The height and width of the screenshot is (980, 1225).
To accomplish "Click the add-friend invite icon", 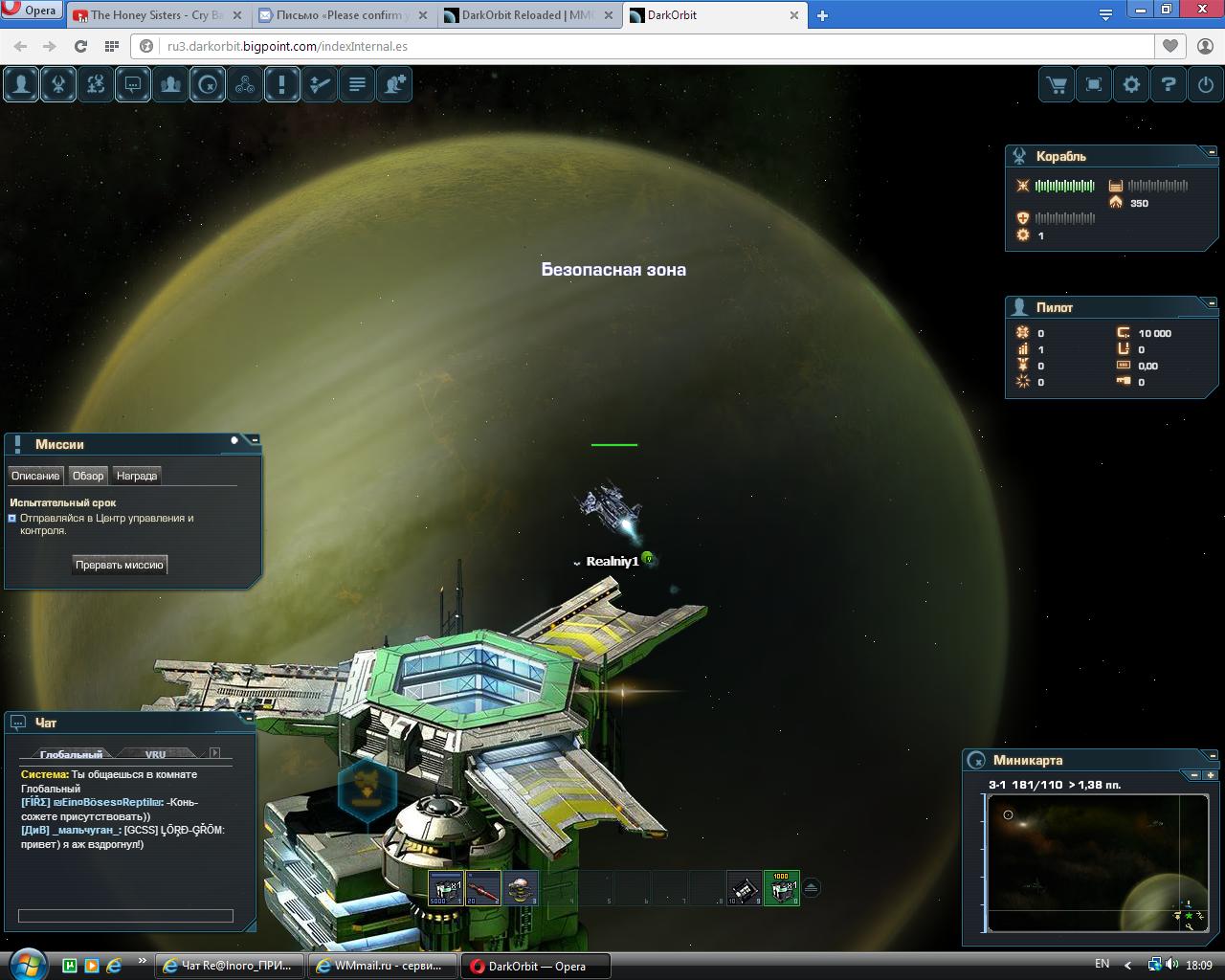I will coord(394,84).
